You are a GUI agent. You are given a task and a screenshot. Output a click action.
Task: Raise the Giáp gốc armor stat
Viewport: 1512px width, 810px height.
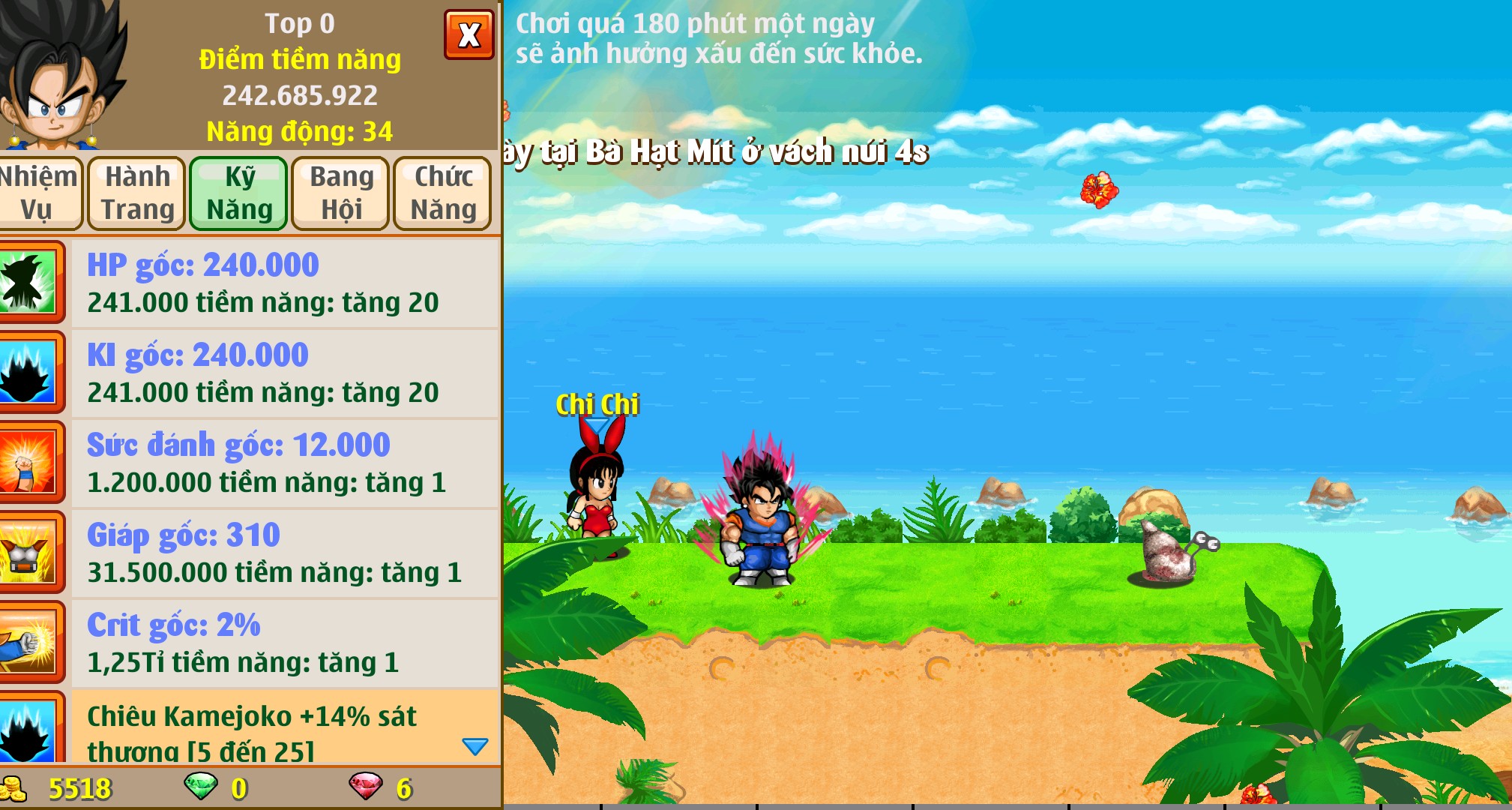pos(285,553)
